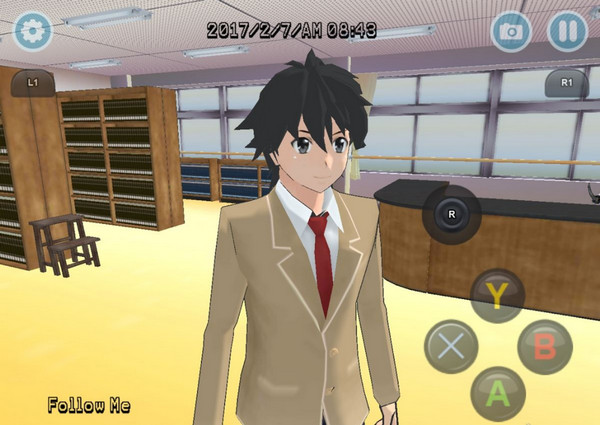The height and width of the screenshot is (425, 600).
Task: Tap the R virtual stick
Action: (x=452, y=214)
